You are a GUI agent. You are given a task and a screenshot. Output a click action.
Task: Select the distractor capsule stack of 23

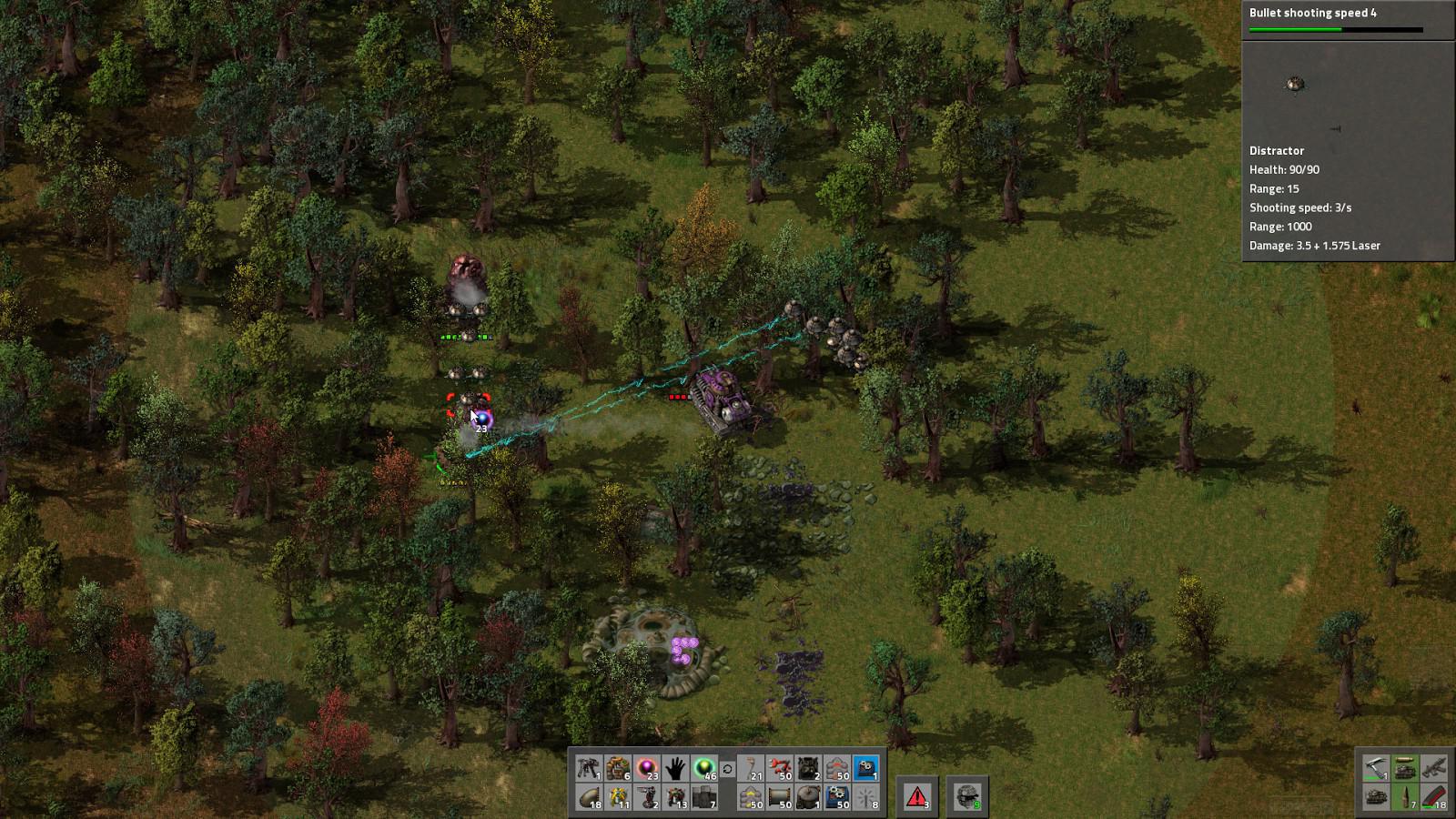pyautogui.click(x=650, y=769)
